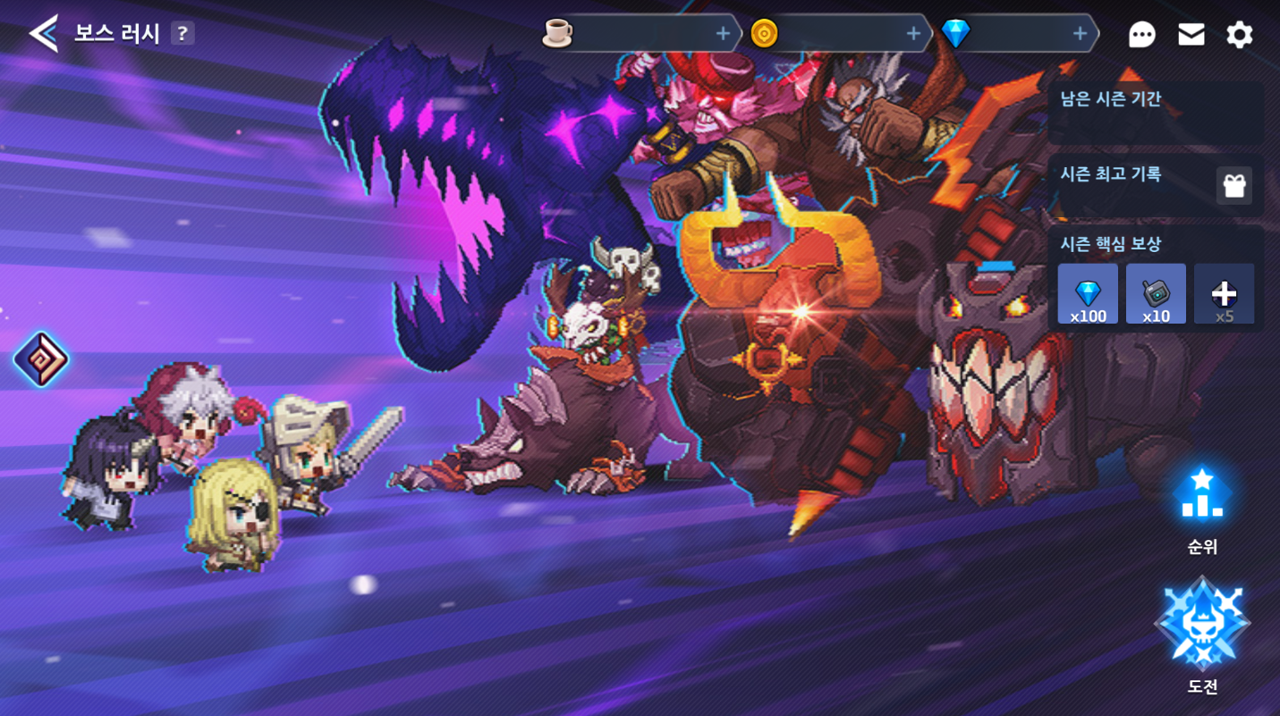
Task: Go back using the arrow button
Action: (43, 34)
